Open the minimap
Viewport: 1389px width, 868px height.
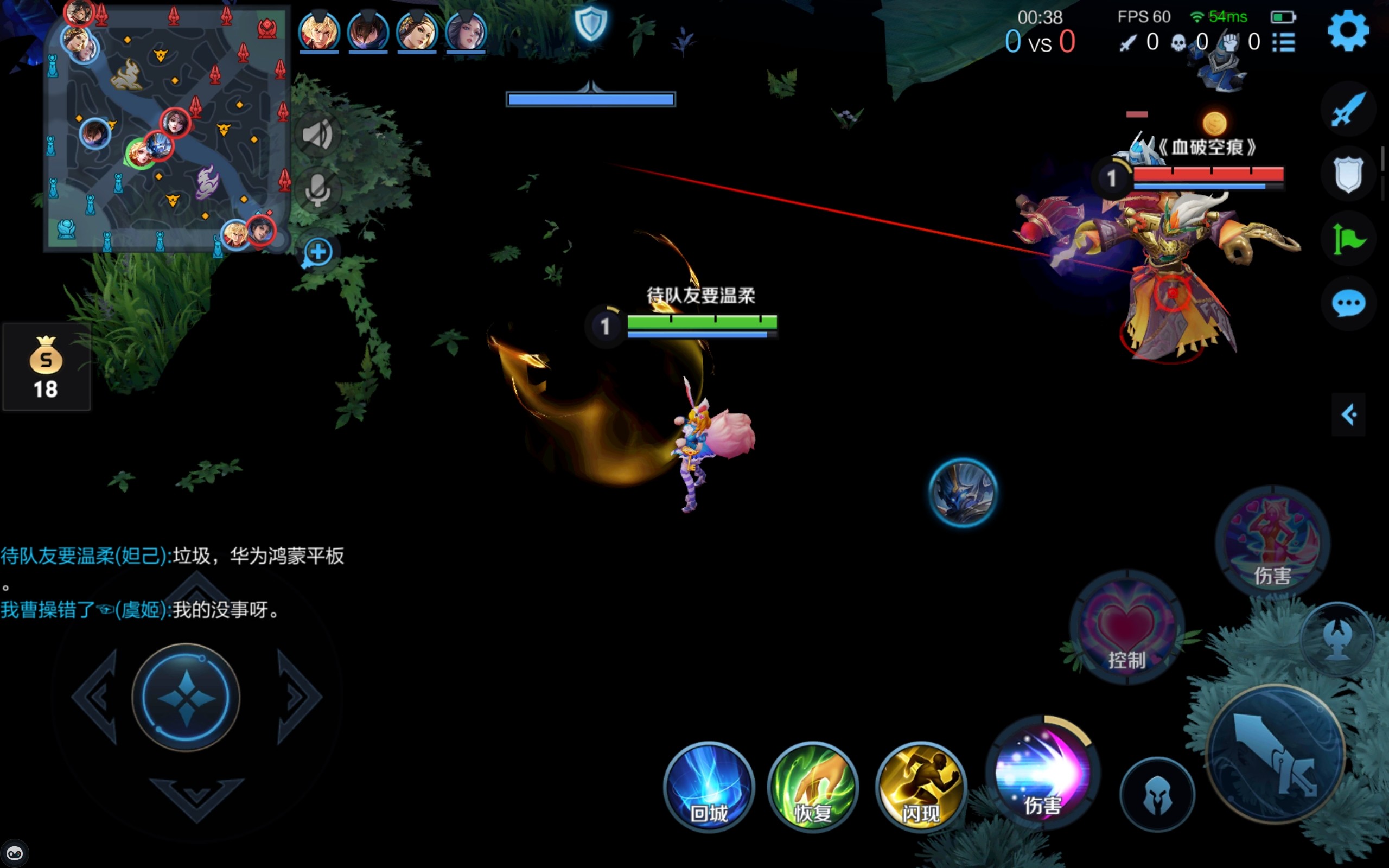point(166,129)
